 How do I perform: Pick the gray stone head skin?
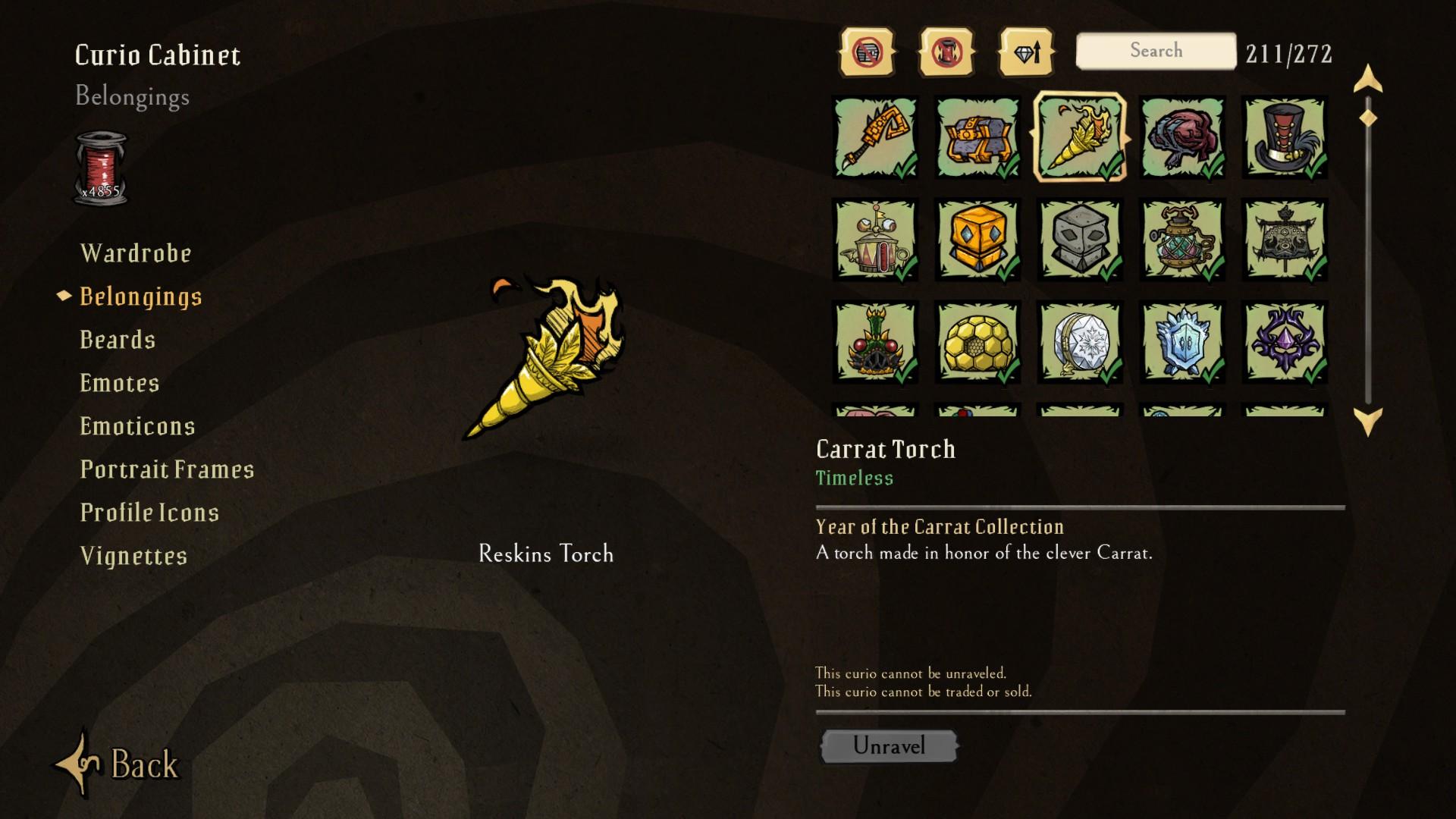point(1080,240)
